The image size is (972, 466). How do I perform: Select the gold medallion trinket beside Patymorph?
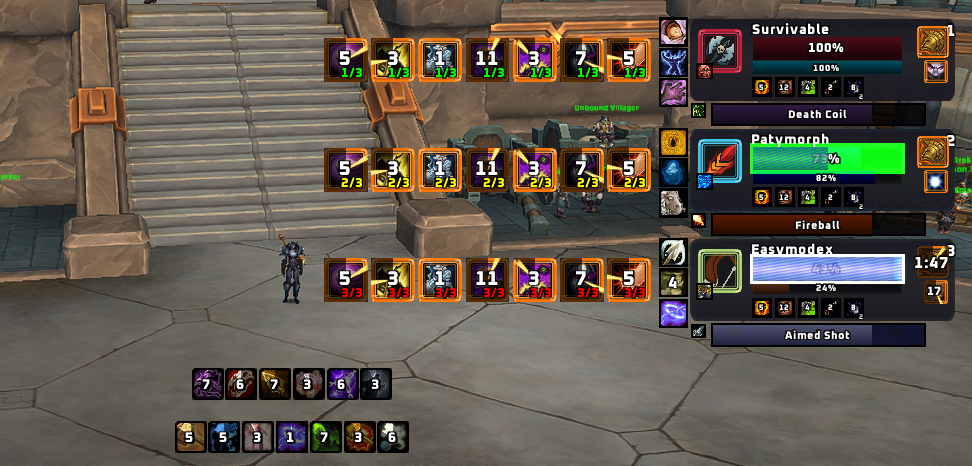click(x=932, y=151)
